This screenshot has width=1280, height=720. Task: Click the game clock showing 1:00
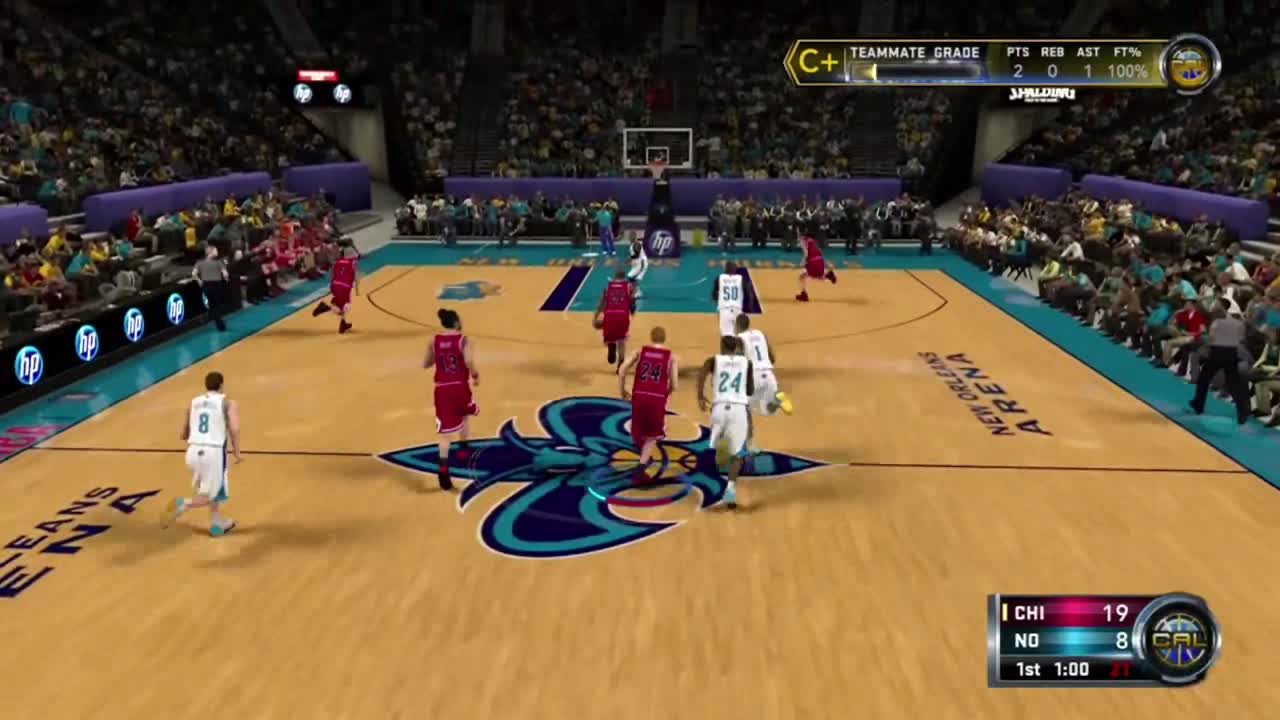pyautogui.click(x=1072, y=669)
